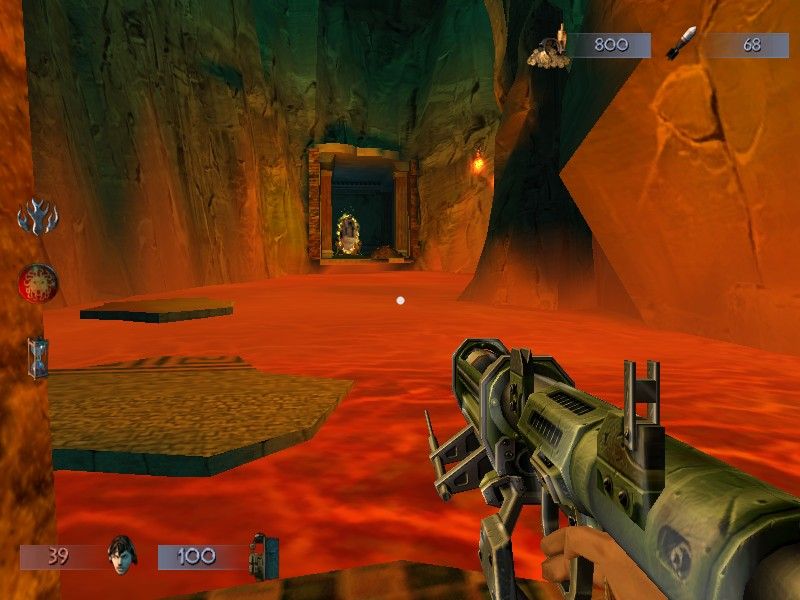Use the hourglass item icon
This screenshot has width=800, height=600.
pos(38,357)
